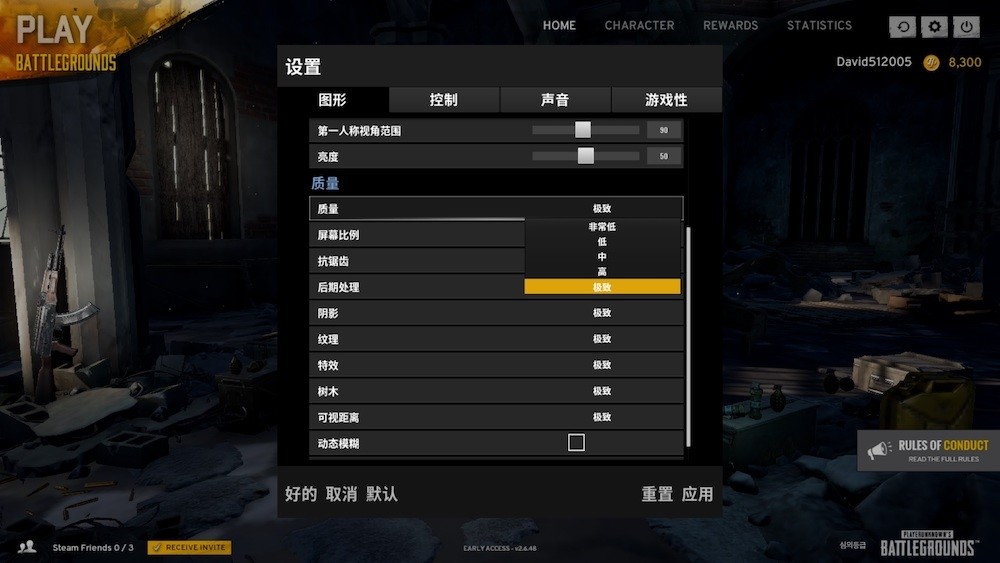Open the 可视距离 dropdown
Screen dimensions: 1000x563
coord(601,417)
